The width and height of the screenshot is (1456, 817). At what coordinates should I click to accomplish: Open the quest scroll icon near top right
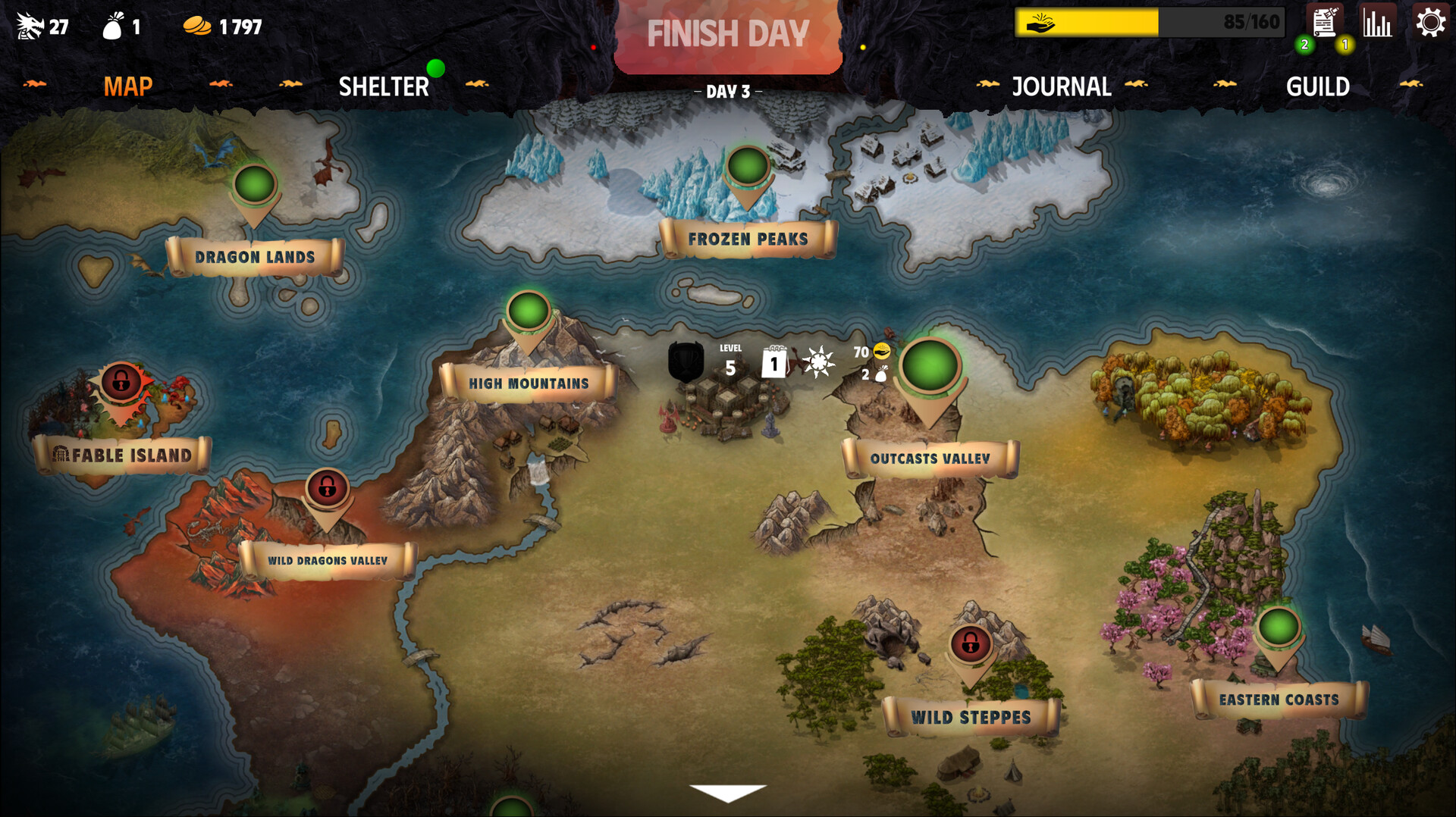point(1323,23)
